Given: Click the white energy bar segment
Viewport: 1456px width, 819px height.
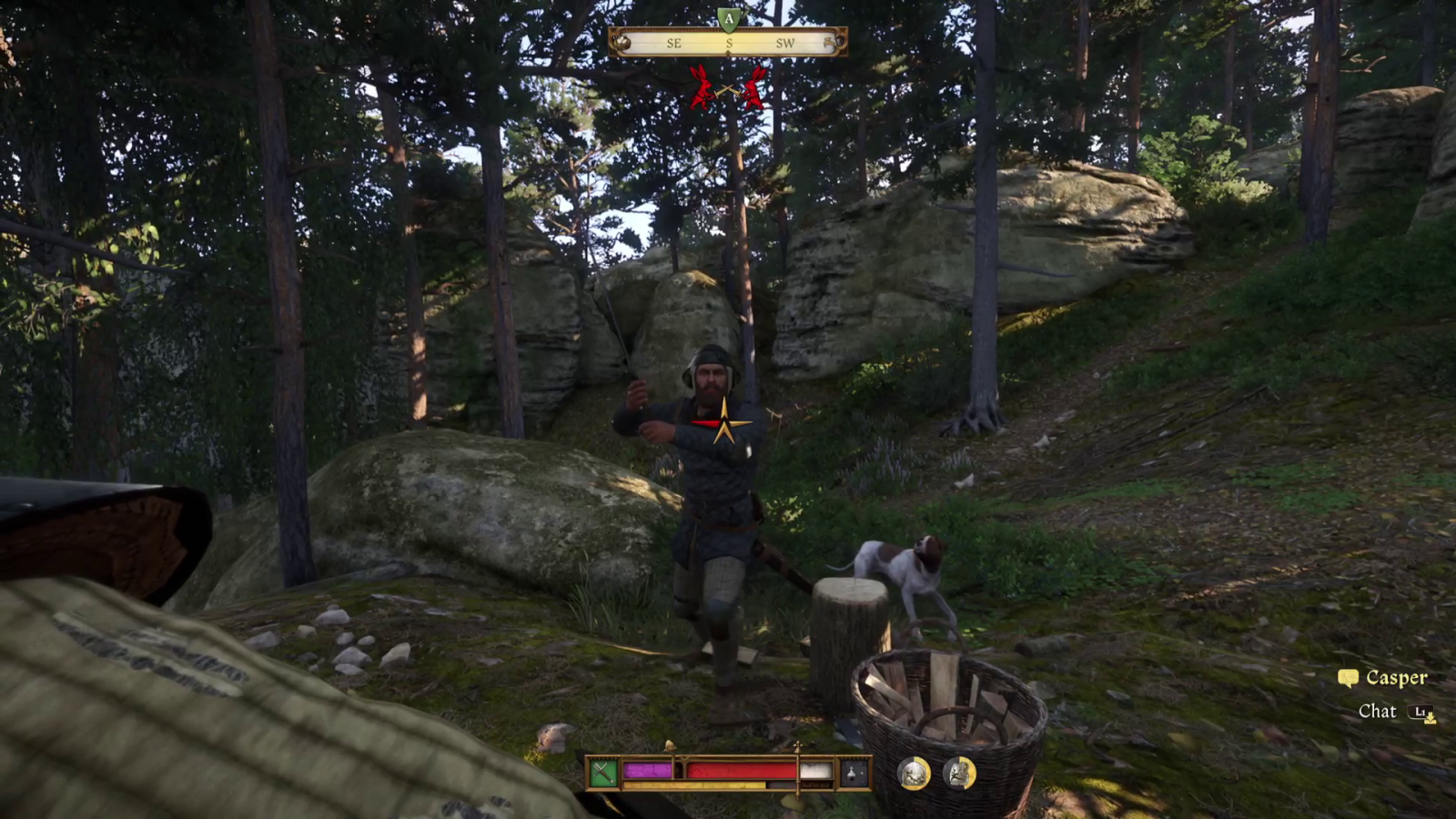Looking at the screenshot, I should [x=815, y=769].
